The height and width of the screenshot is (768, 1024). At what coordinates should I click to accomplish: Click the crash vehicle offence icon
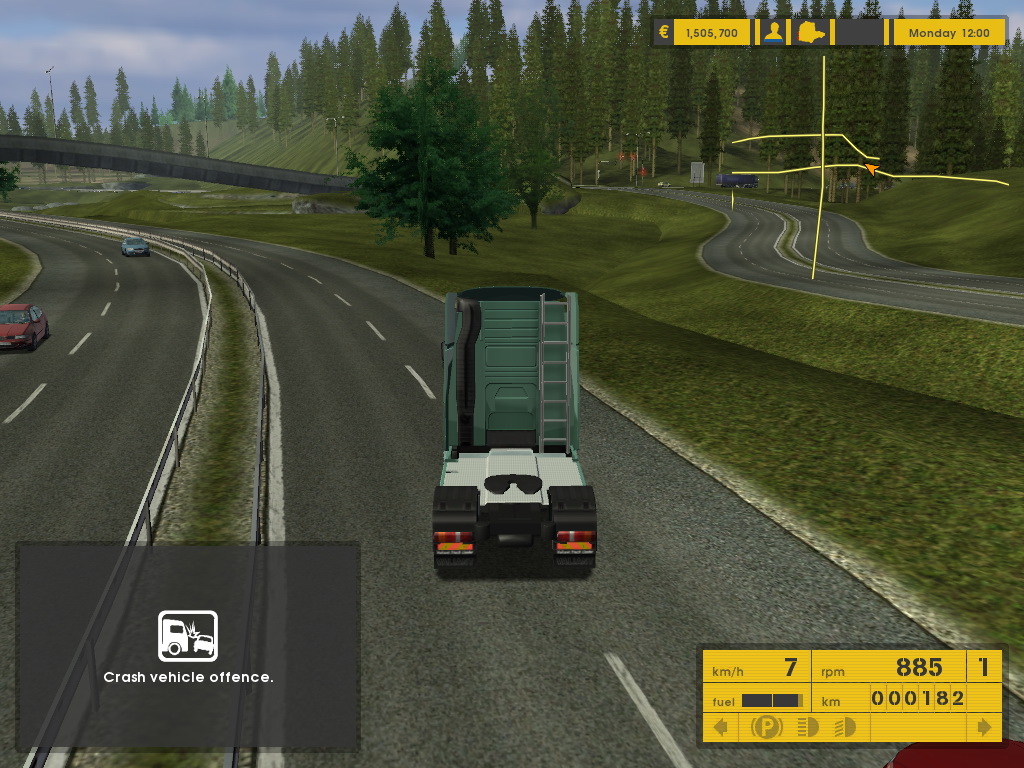point(188,636)
